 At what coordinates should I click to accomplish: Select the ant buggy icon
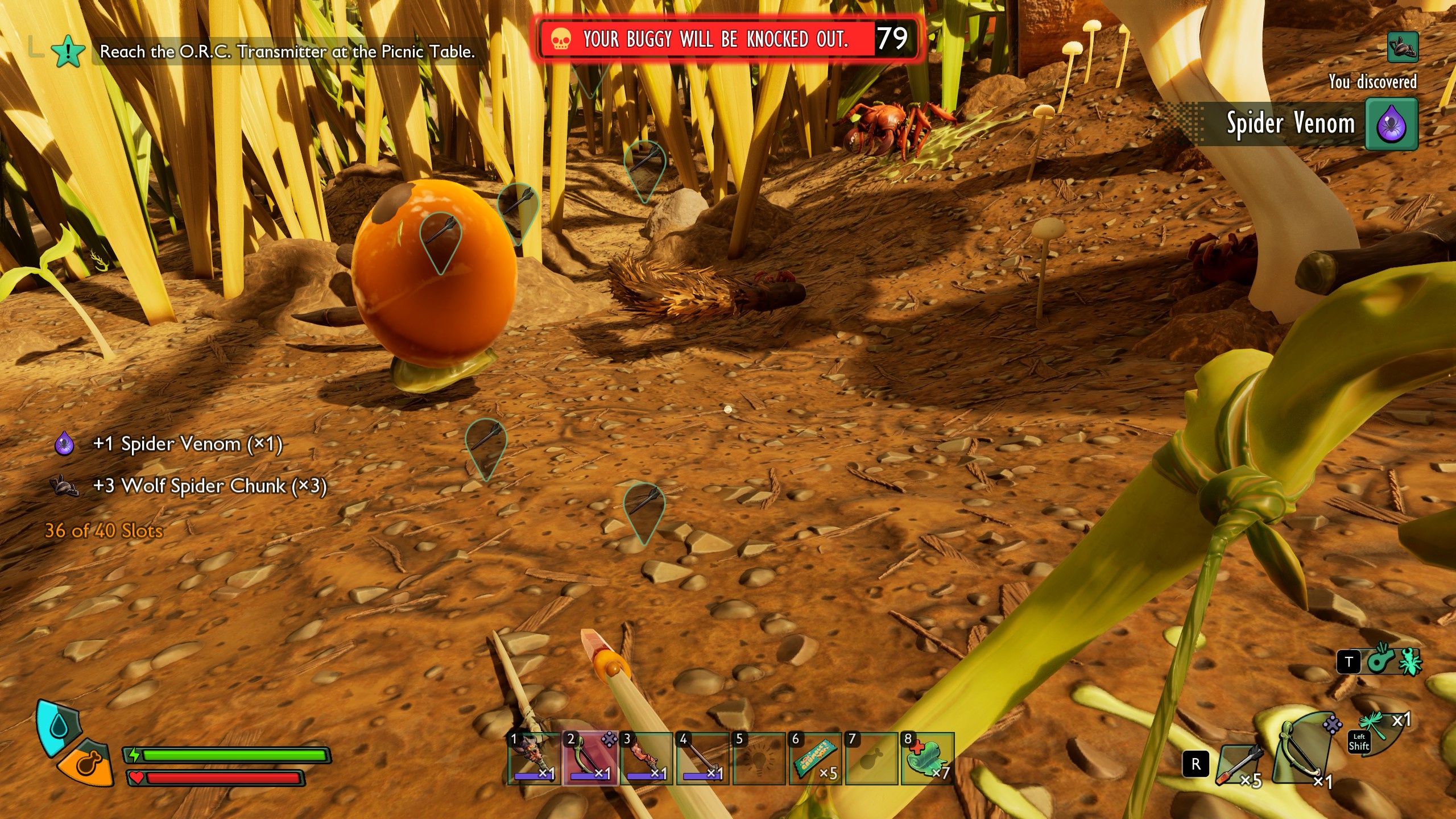pos(1410,661)
